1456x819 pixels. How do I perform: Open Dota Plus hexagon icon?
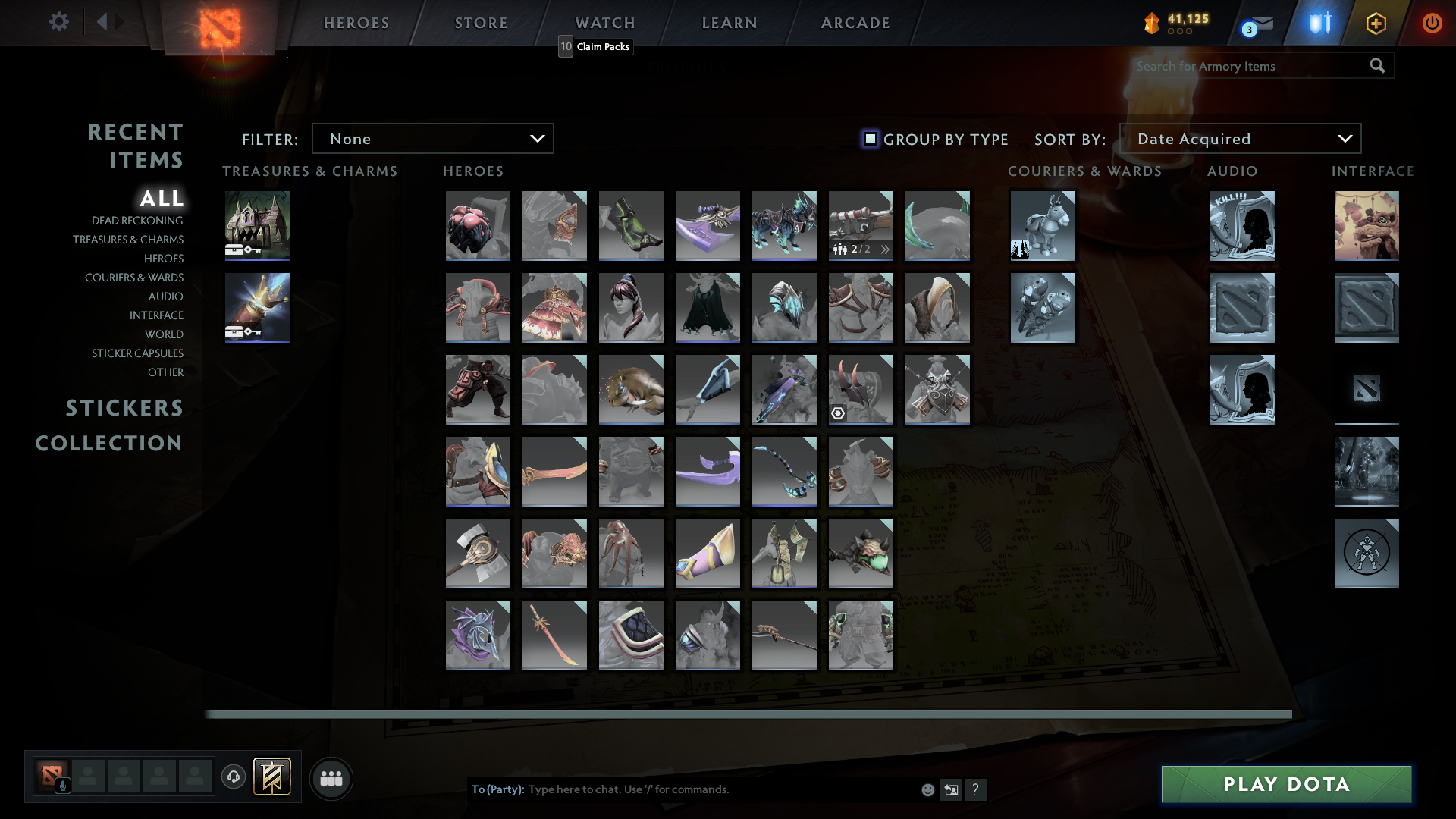1376,23
